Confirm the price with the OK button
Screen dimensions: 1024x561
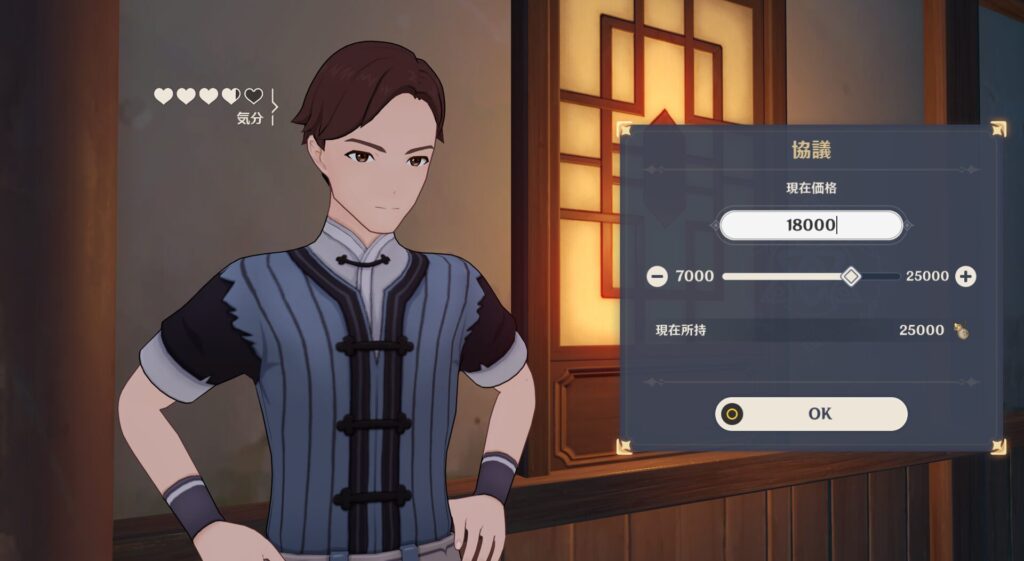(x=811, y=414)
